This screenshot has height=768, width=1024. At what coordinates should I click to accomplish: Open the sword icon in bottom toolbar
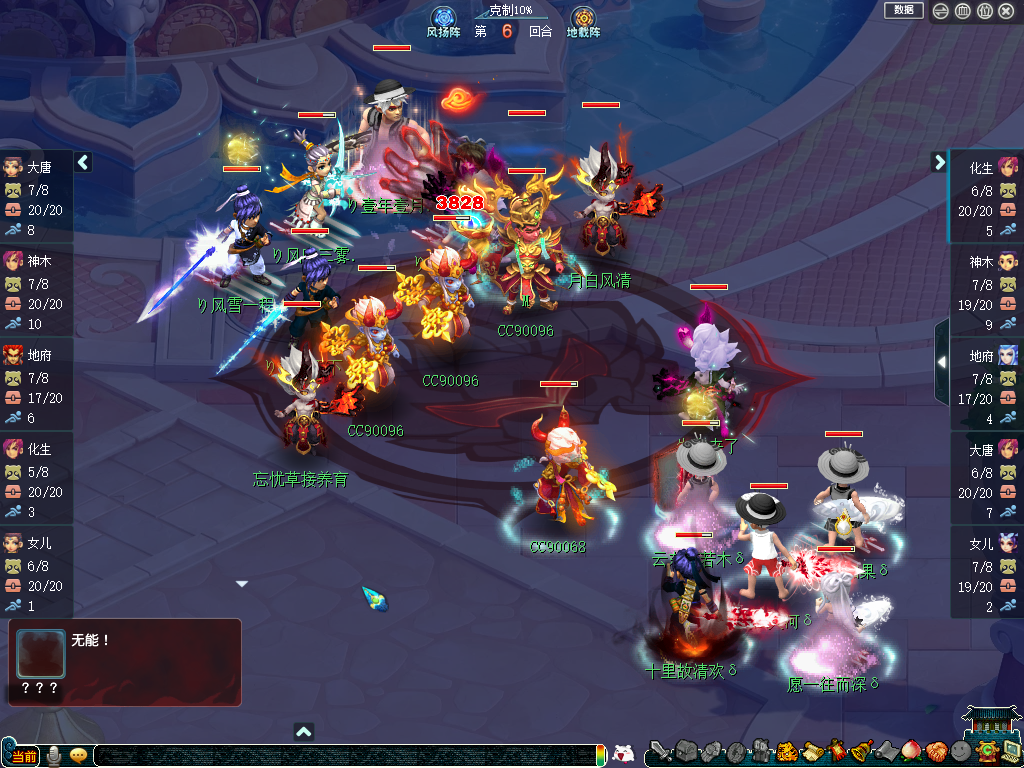[x=659, y=751]
